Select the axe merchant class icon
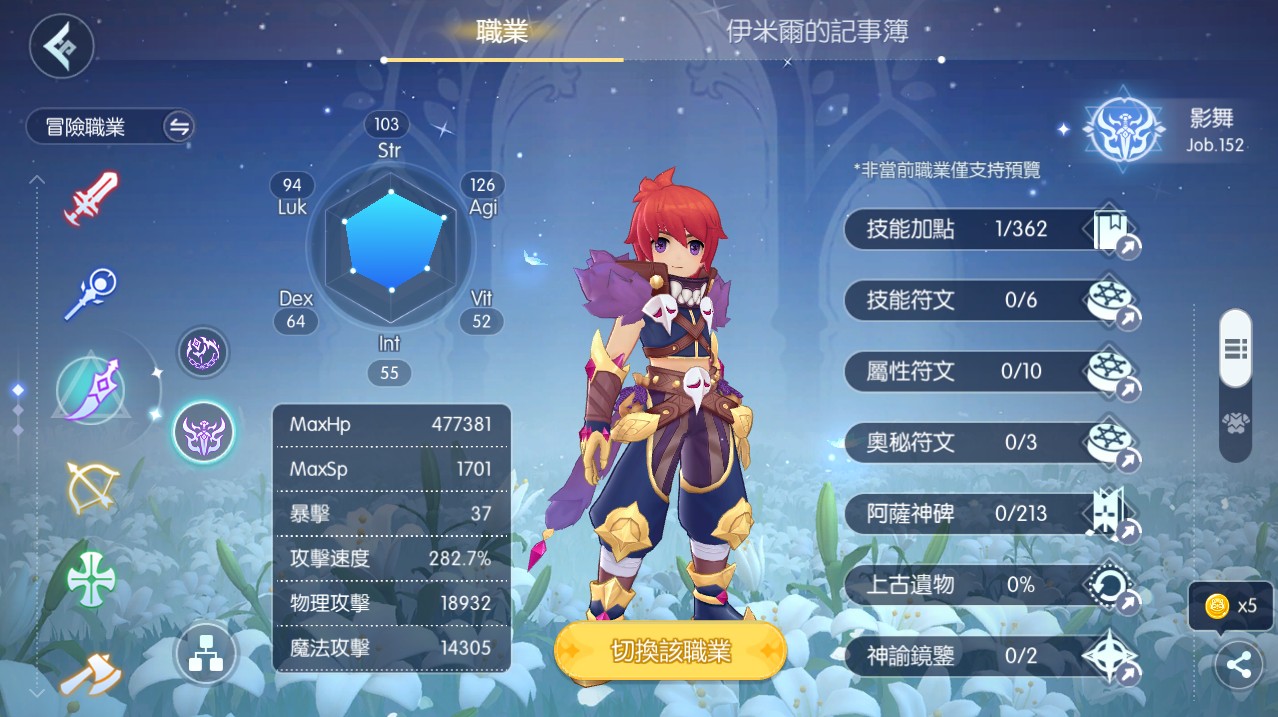This screenshot has width=1278, height=717. point(91,675)
